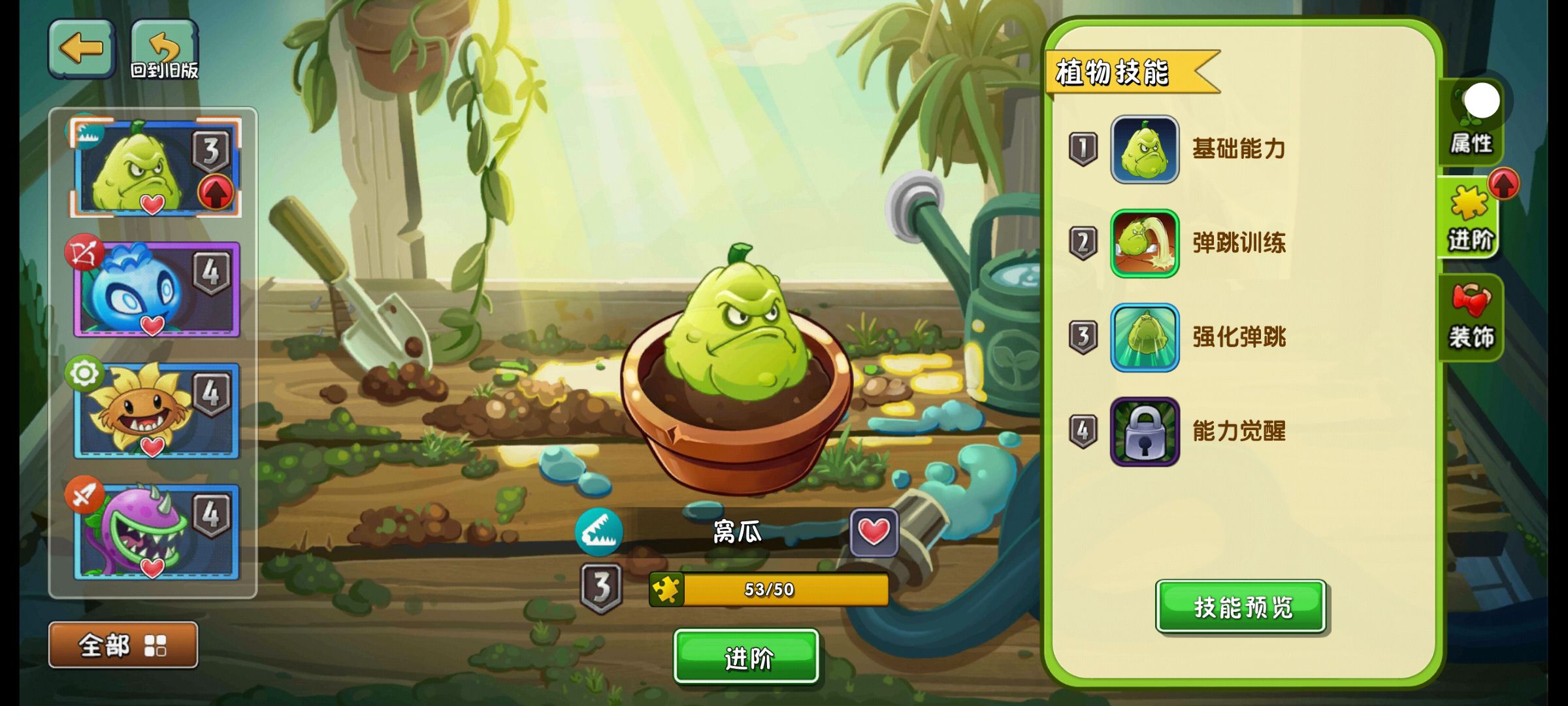View the 基础能力 basic ability skill
Screen dimensions: 1568x706
(1145, 149)
